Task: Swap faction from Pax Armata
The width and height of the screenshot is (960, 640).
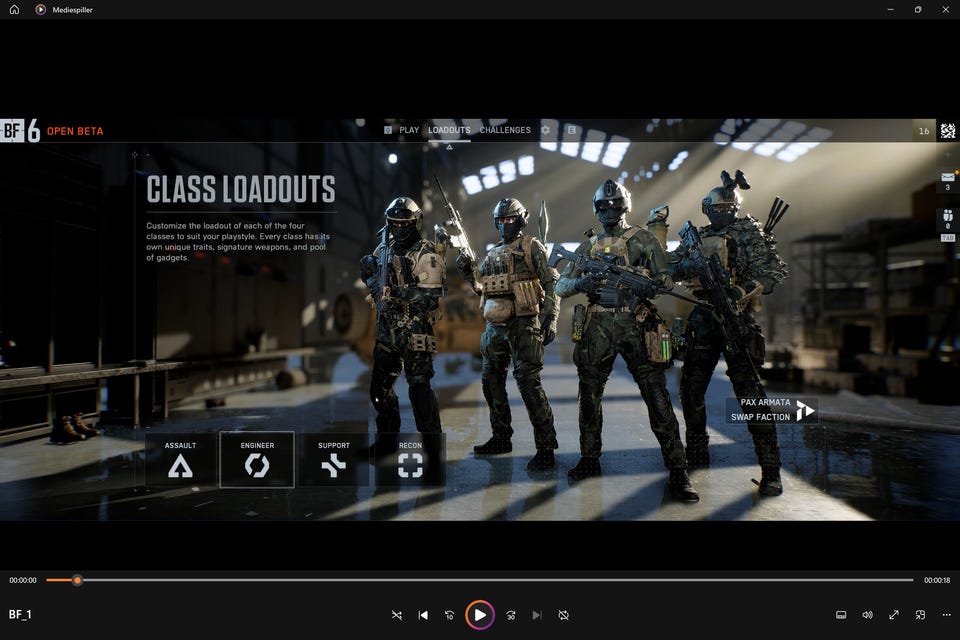Action: tap(772, 410)
